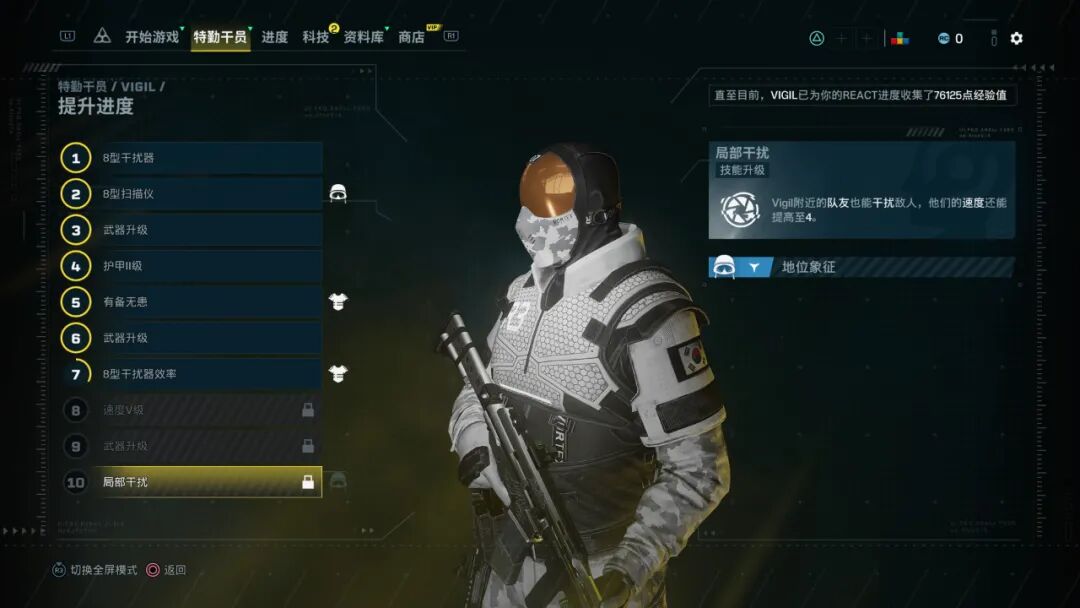Select level 1 reward 8型干扰器
This screenshot has height=608, width=1080.
pyautogui.click(x=208, y=158)
